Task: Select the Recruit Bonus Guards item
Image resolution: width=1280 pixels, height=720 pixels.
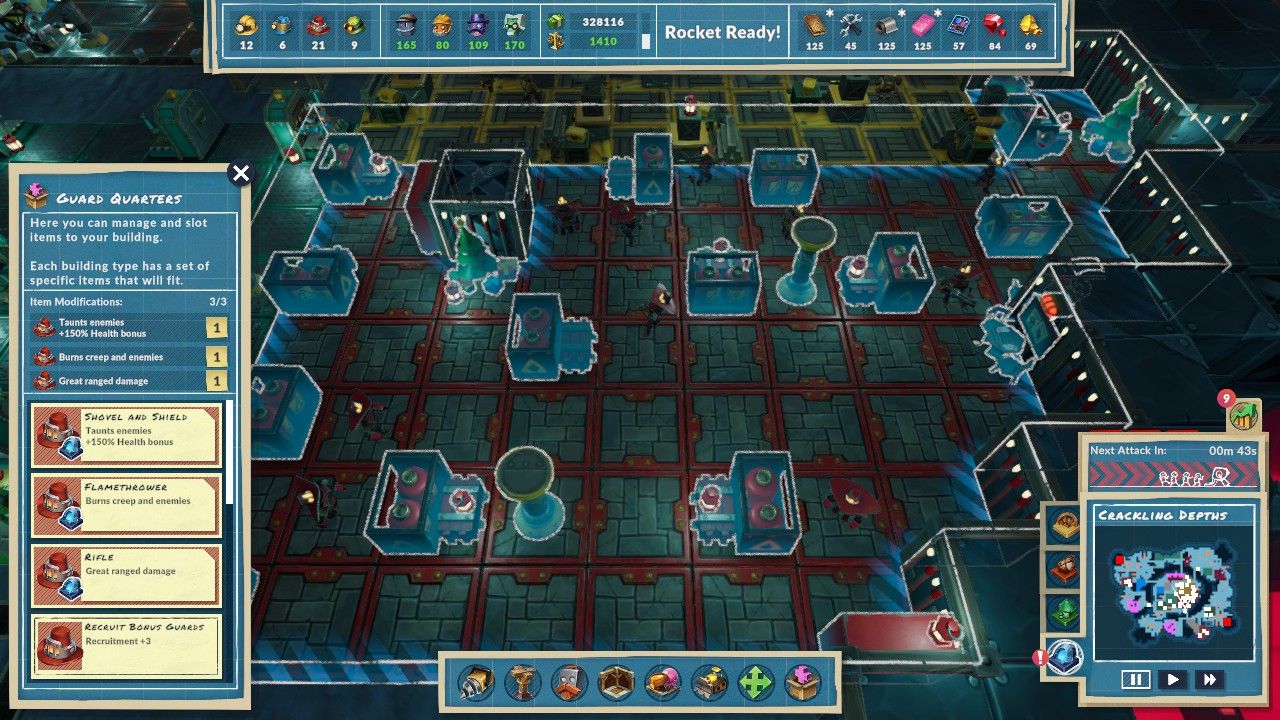Action: tap(126, 646)
